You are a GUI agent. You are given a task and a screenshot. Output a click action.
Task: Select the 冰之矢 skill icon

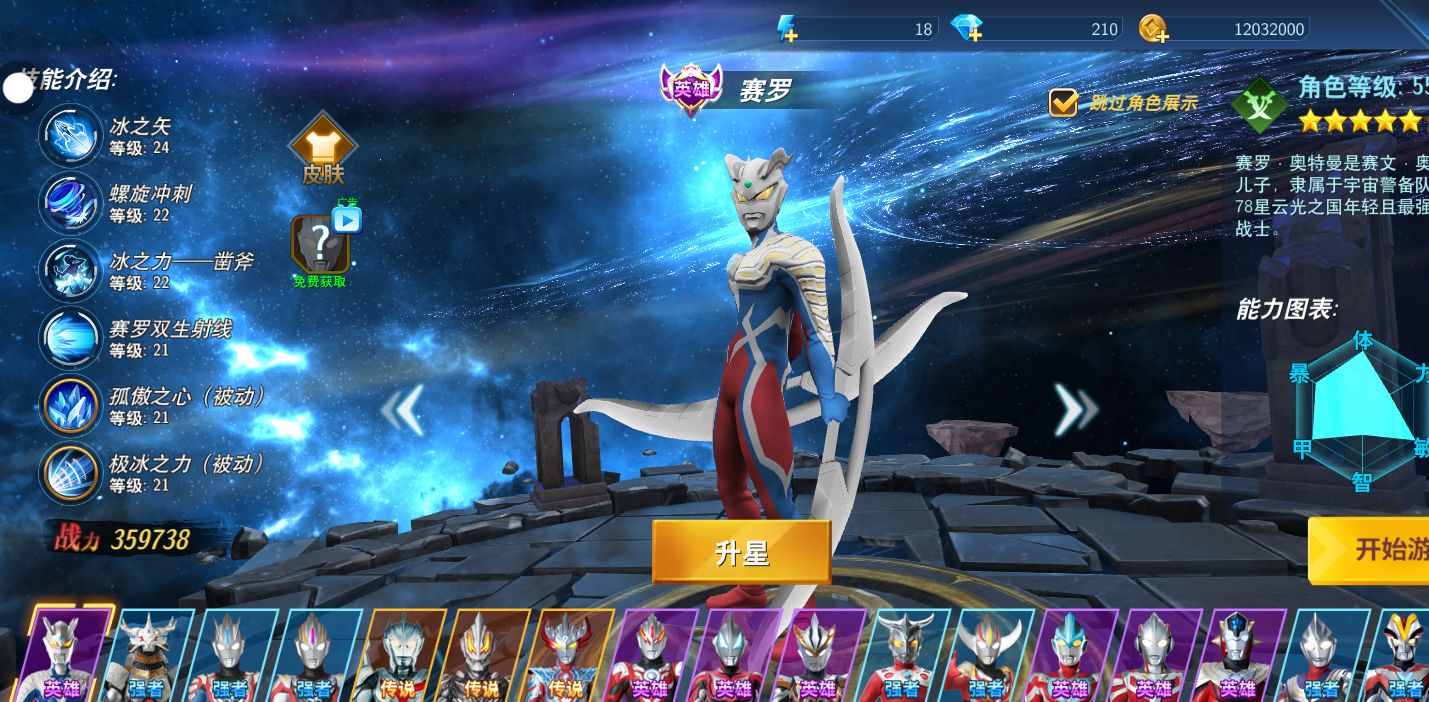pos(70,136)
